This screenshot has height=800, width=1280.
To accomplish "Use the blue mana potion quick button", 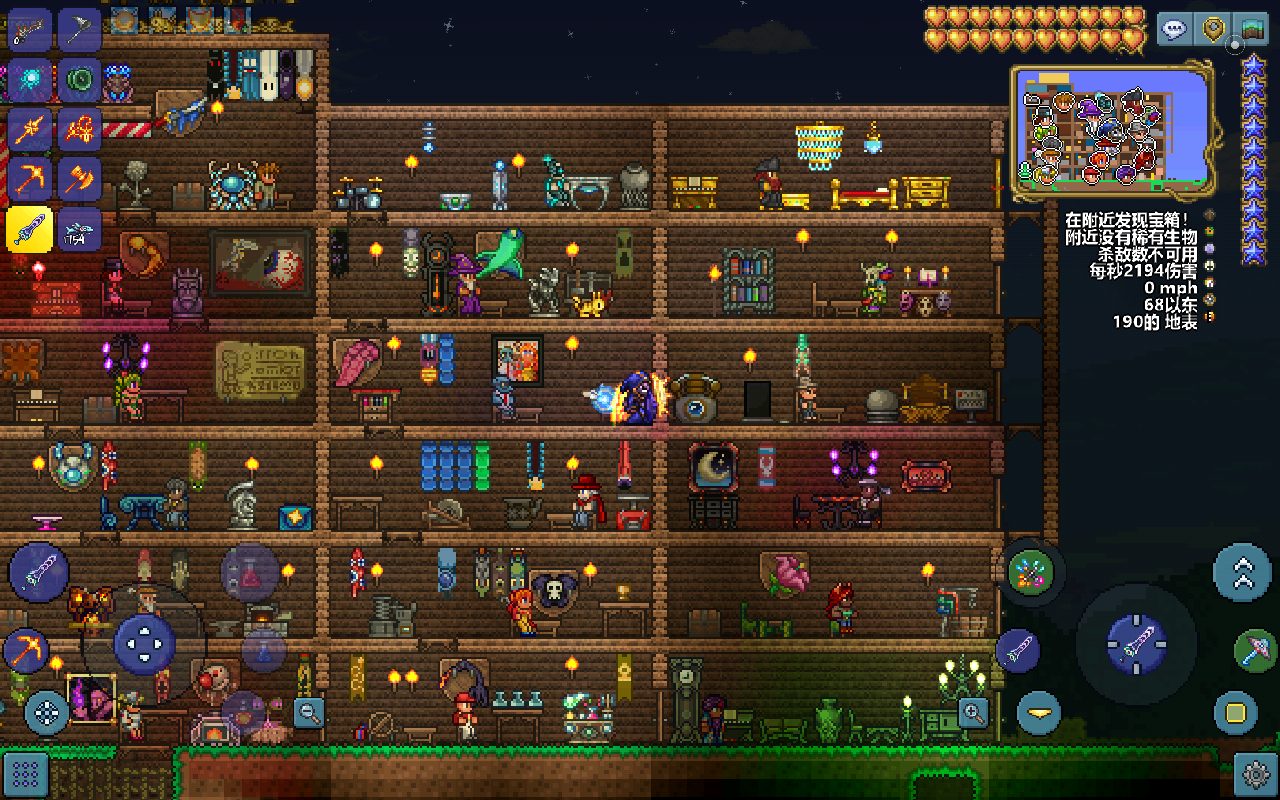I will (264, 651).
